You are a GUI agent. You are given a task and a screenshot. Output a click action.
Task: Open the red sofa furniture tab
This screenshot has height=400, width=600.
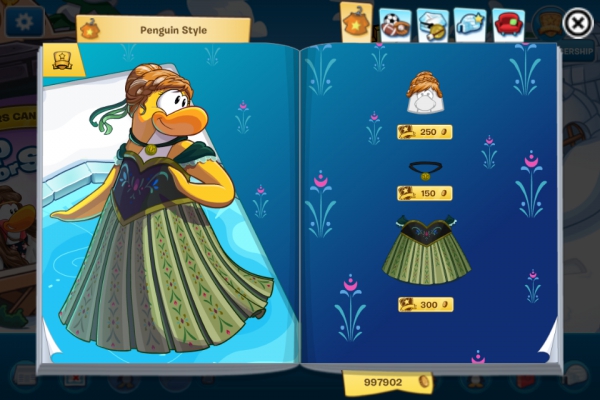[x=508, y=24]
